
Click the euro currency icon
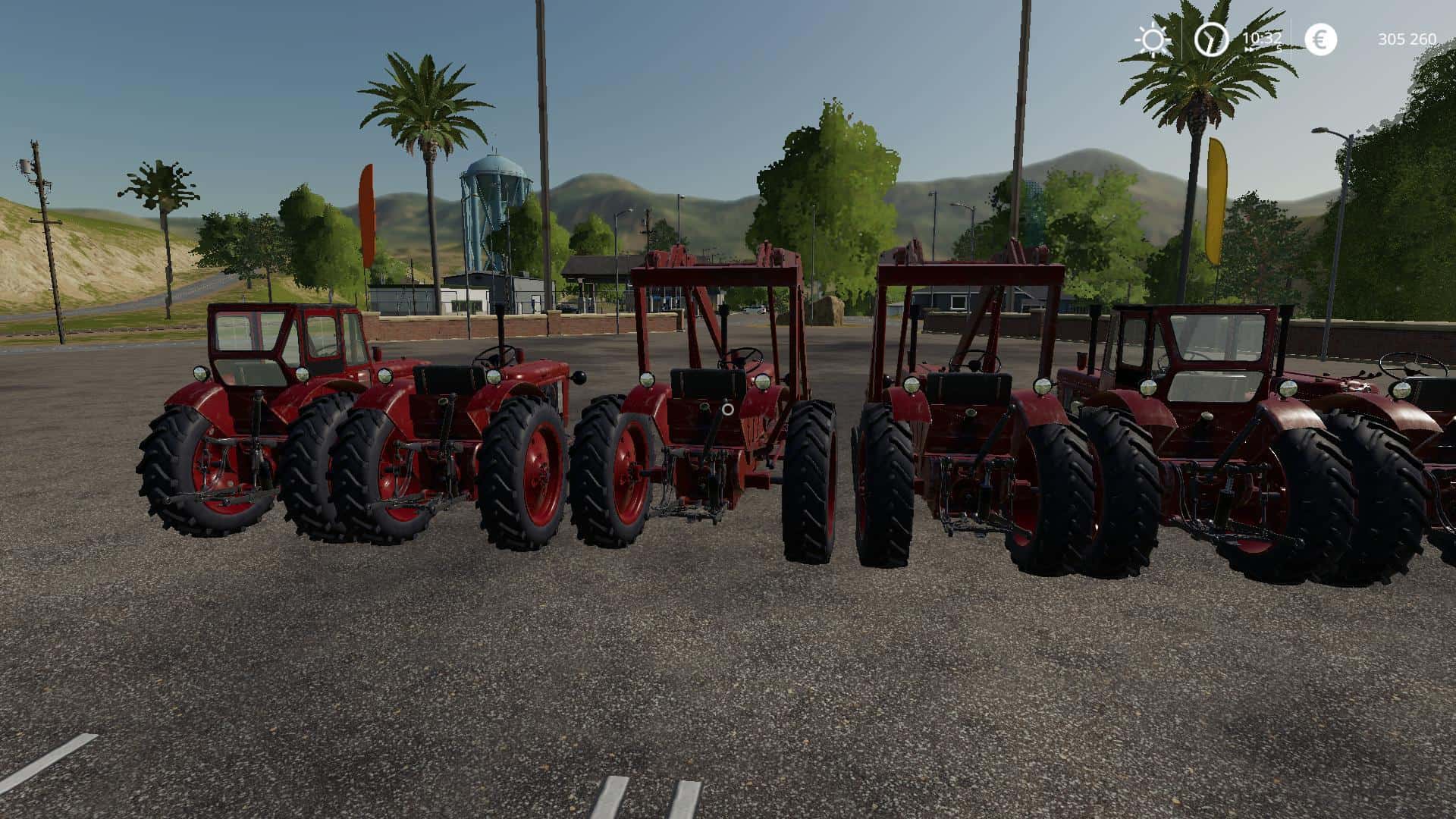click(x=1320, y=39)
